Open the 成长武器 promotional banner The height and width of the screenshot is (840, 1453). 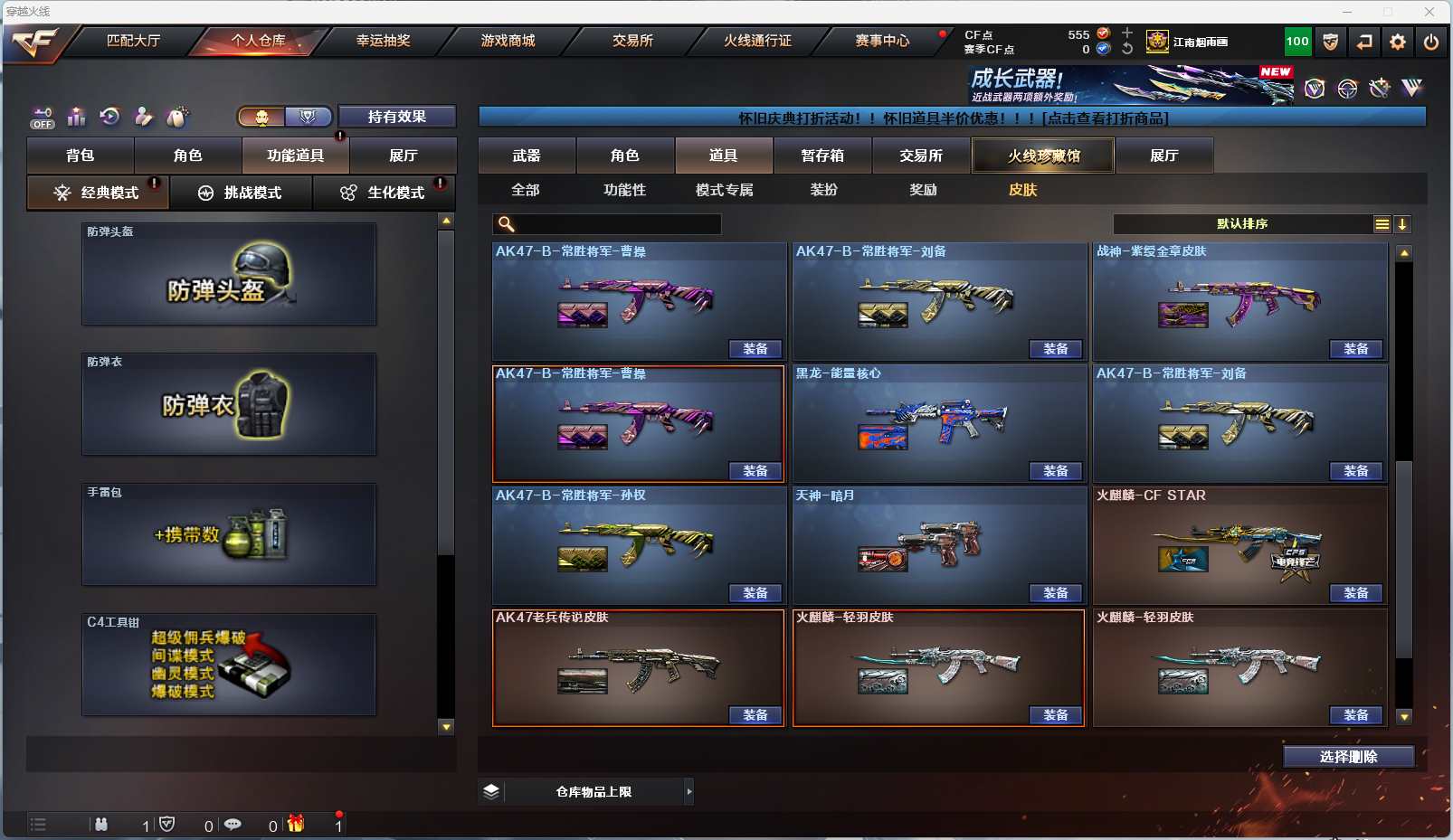[1131, 85]
